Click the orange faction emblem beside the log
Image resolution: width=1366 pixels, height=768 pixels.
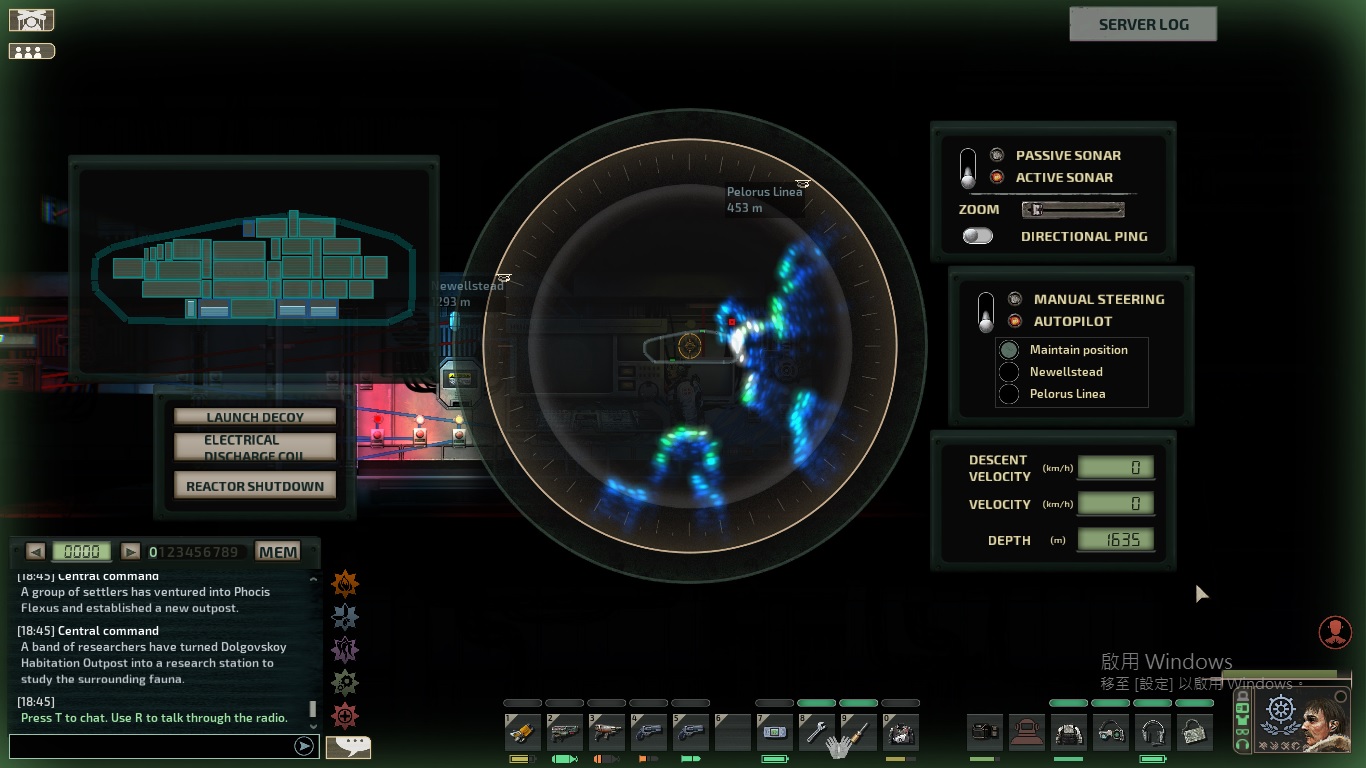coord(345,584)
